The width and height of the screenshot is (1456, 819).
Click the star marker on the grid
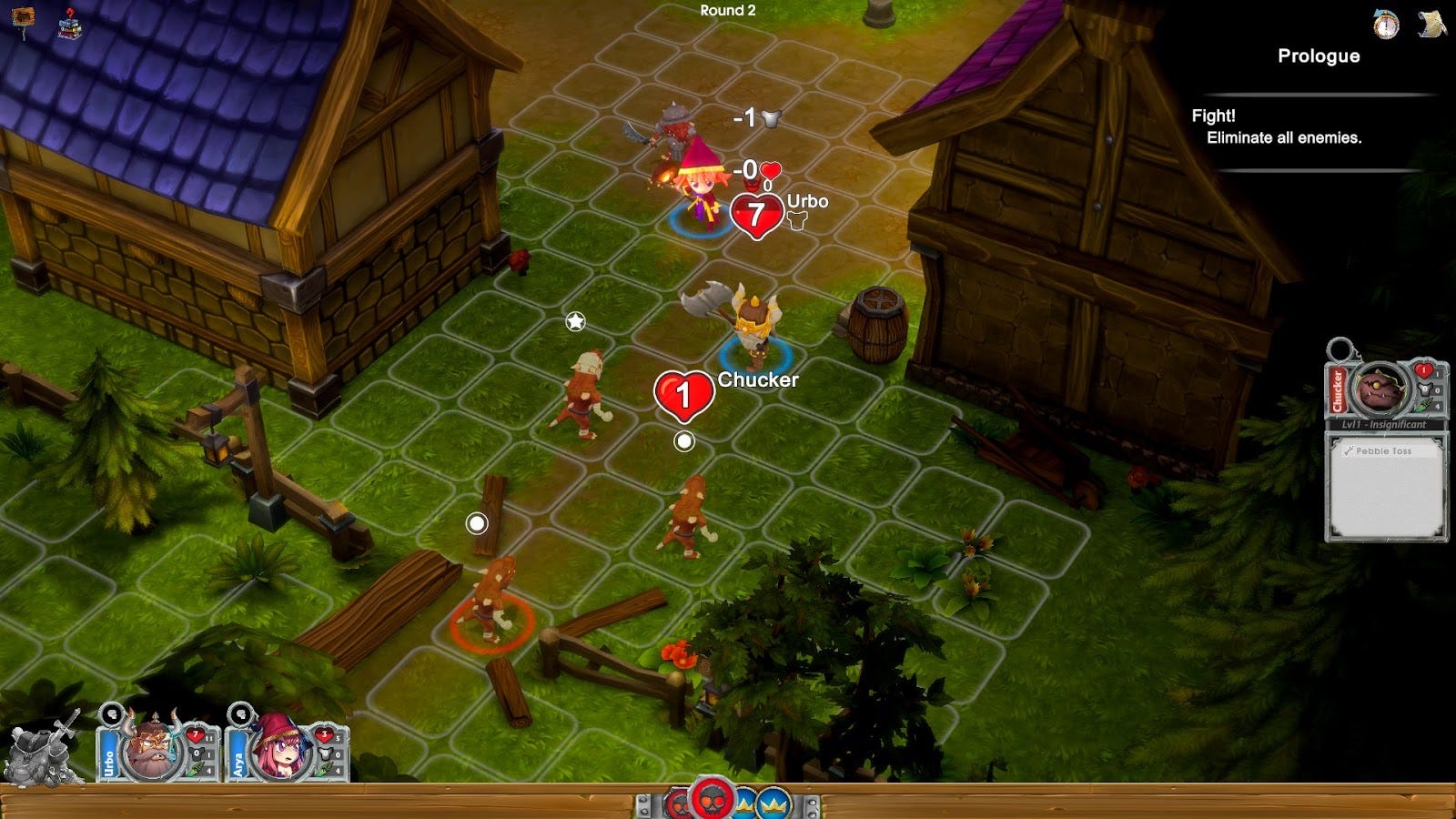pos(575,321)
